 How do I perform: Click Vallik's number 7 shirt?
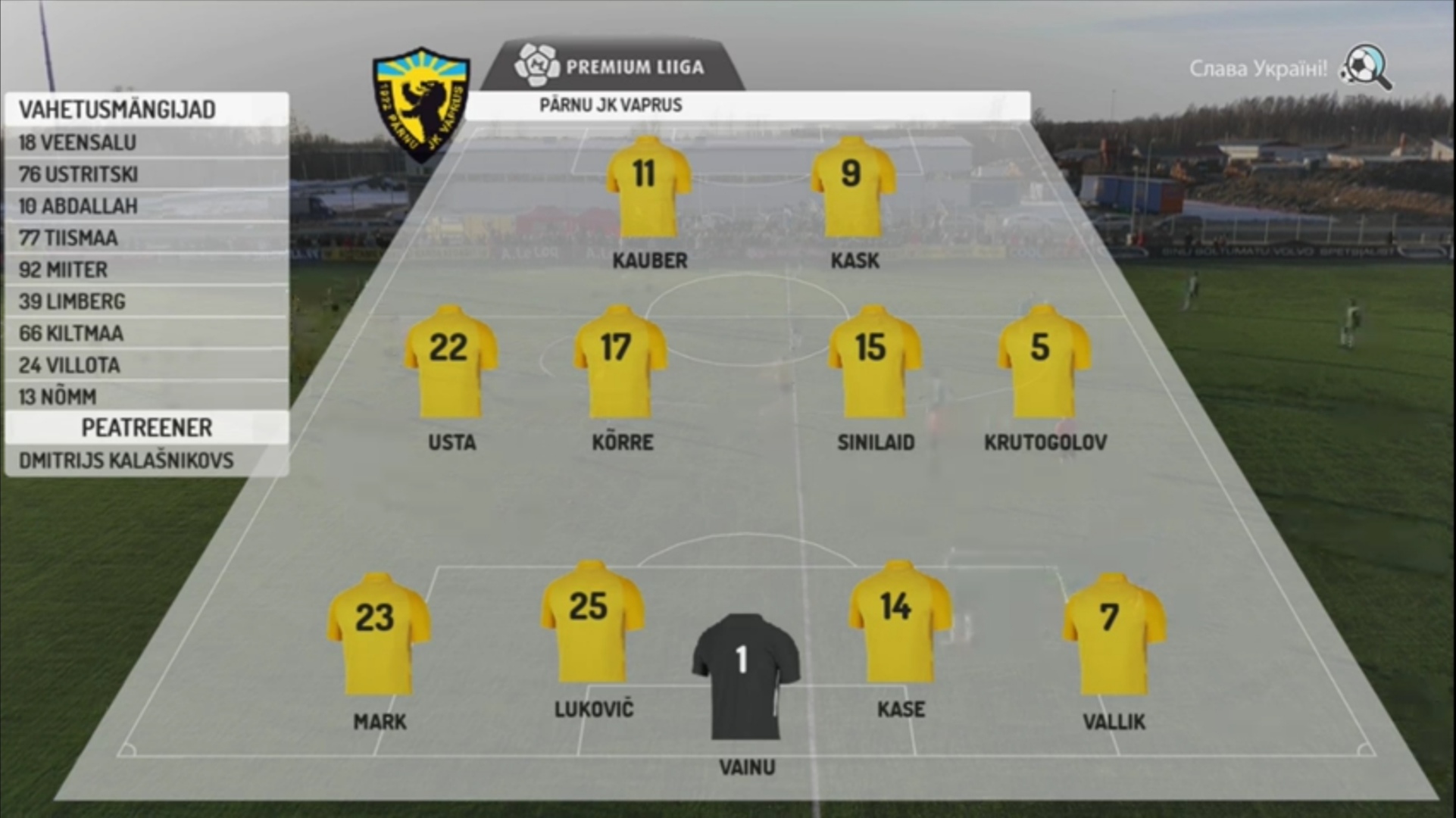pos(1113,634)
